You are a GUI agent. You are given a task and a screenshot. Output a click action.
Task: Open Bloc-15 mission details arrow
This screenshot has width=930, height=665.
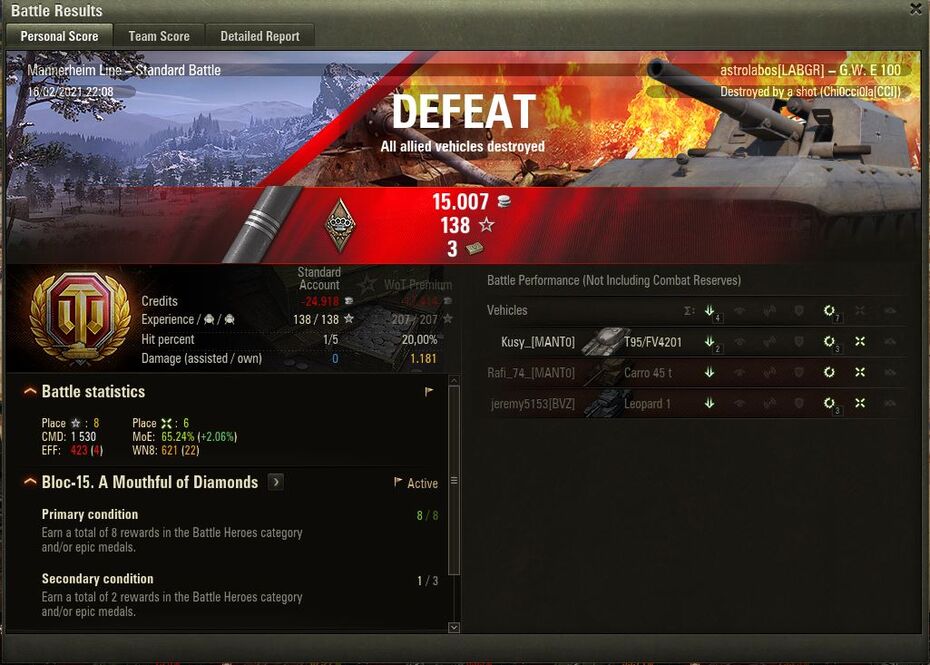pyautogui.click(x=276, y=482)
